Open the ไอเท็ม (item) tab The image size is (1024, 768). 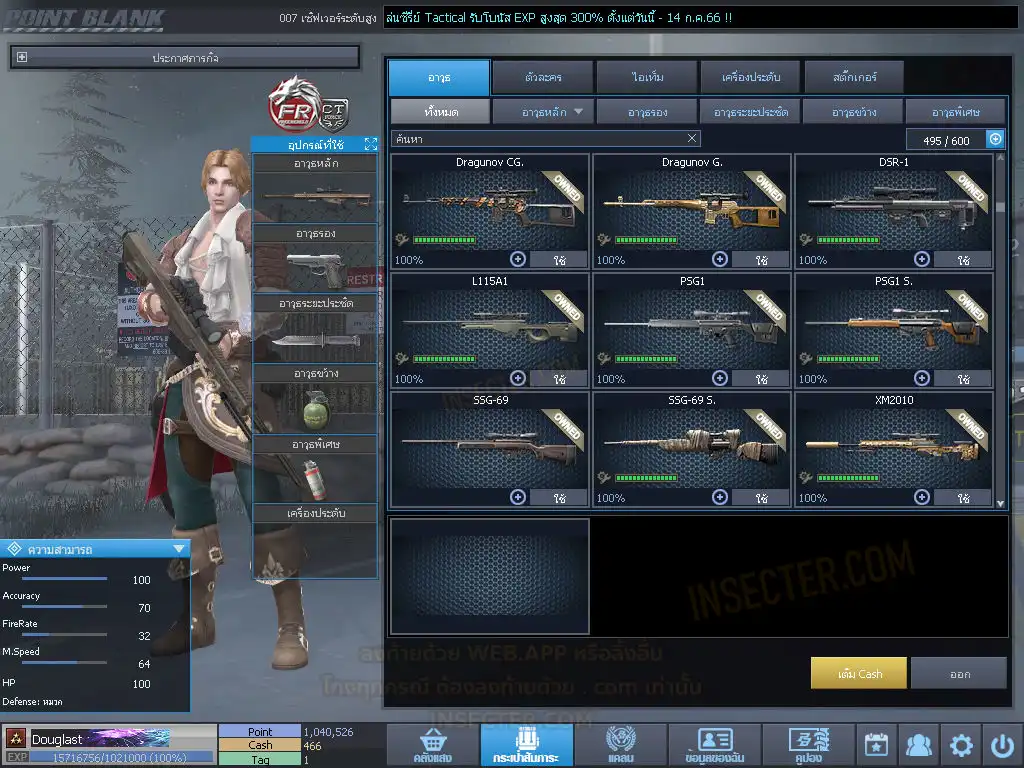648,77
